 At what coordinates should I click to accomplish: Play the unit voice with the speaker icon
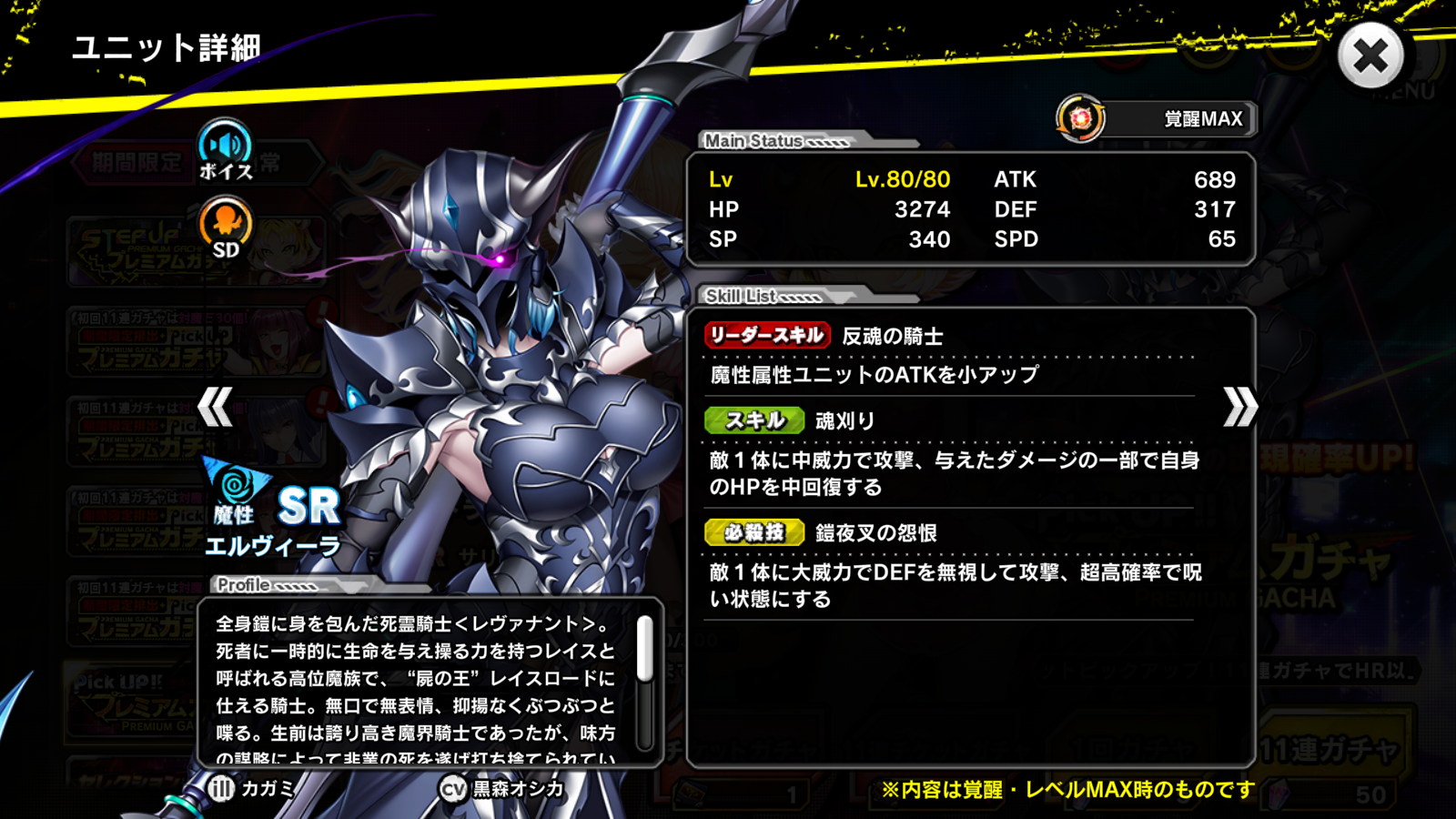click(225, 145)
